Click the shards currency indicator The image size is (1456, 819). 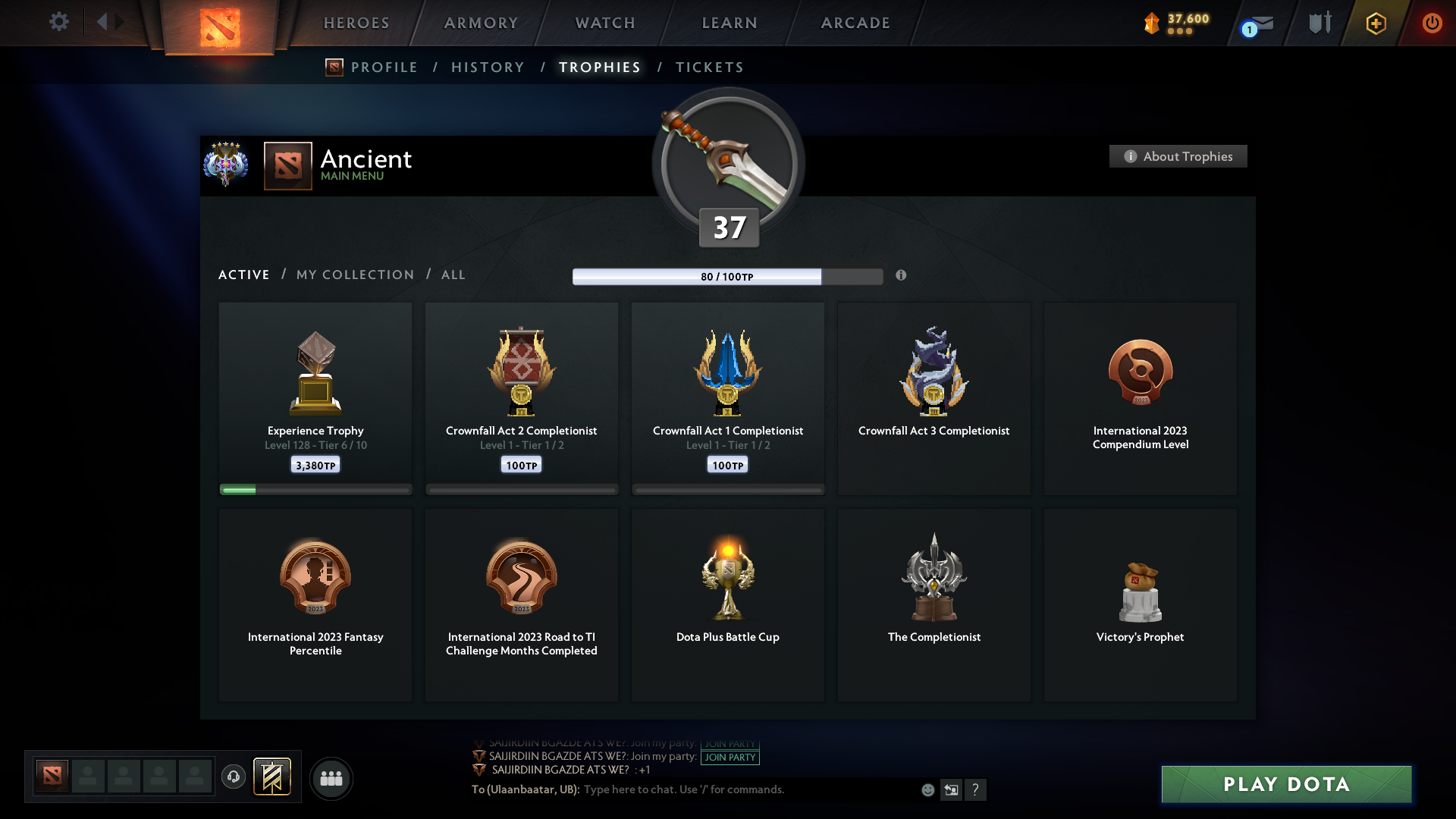pos(1175,23)
